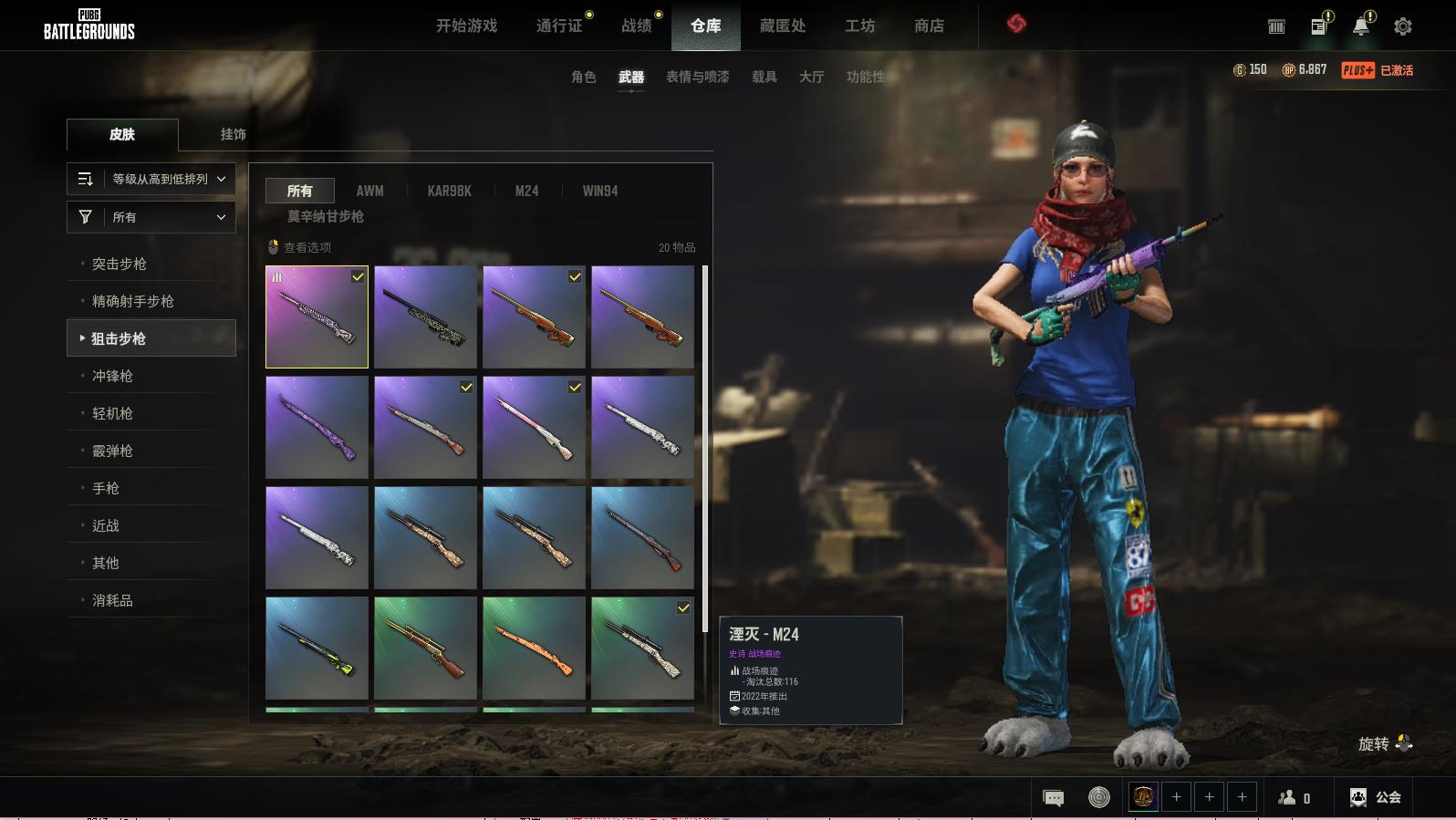
Task: Open the 开始游戏 menu
Action: [466, 26]
